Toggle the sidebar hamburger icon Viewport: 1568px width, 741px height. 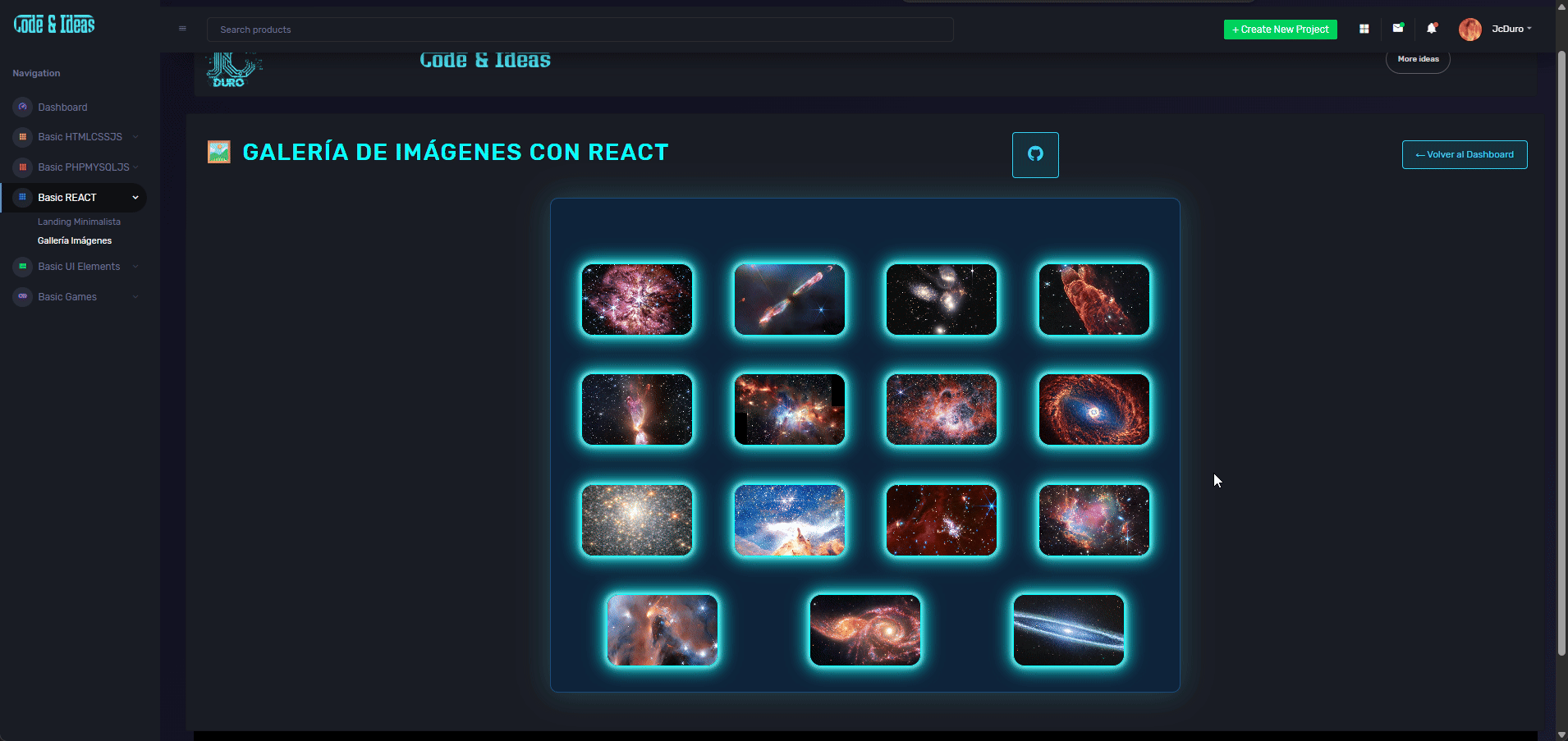(182, 29)
